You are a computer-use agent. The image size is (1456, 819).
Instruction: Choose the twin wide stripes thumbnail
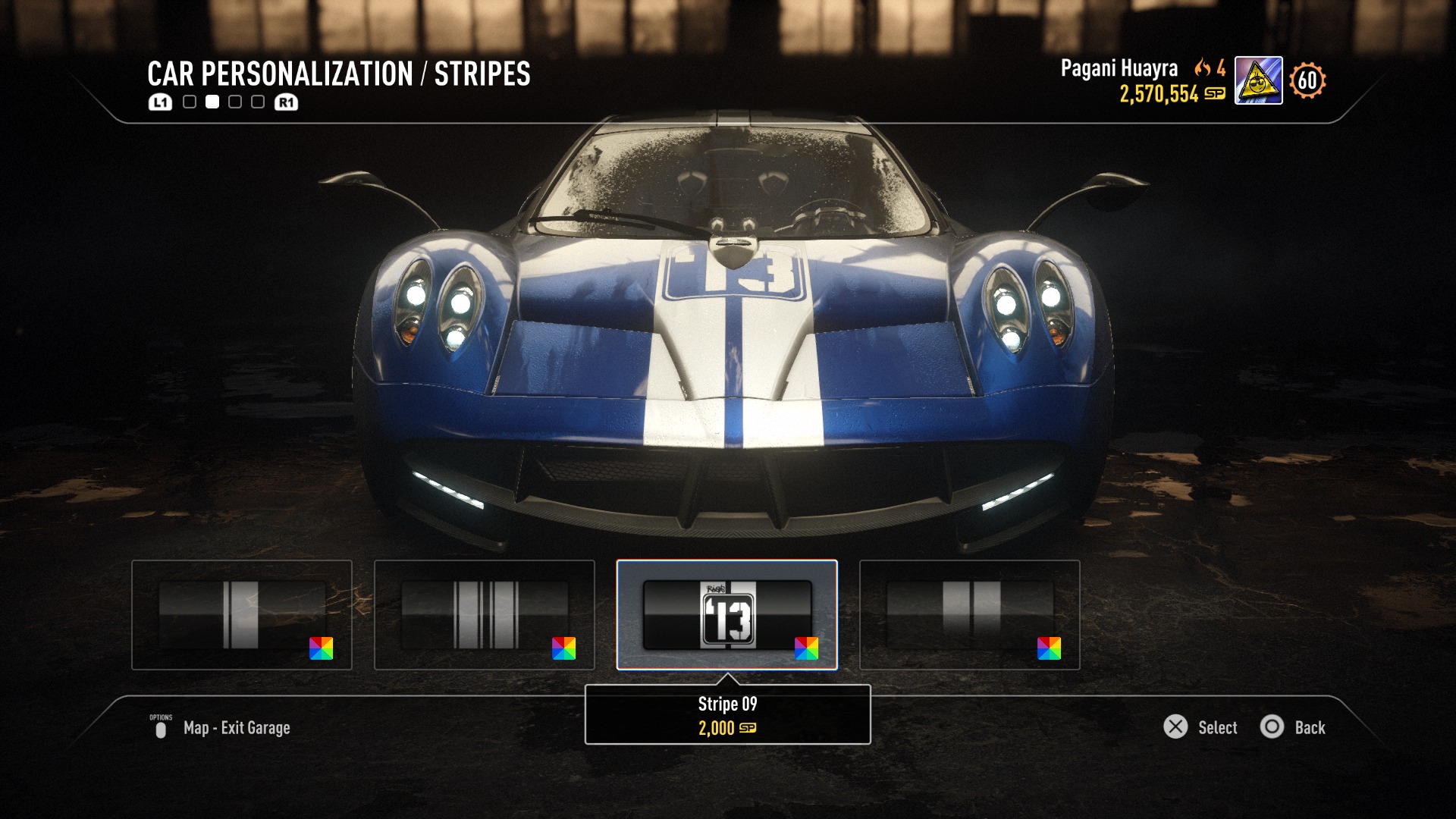pos(969,615)
